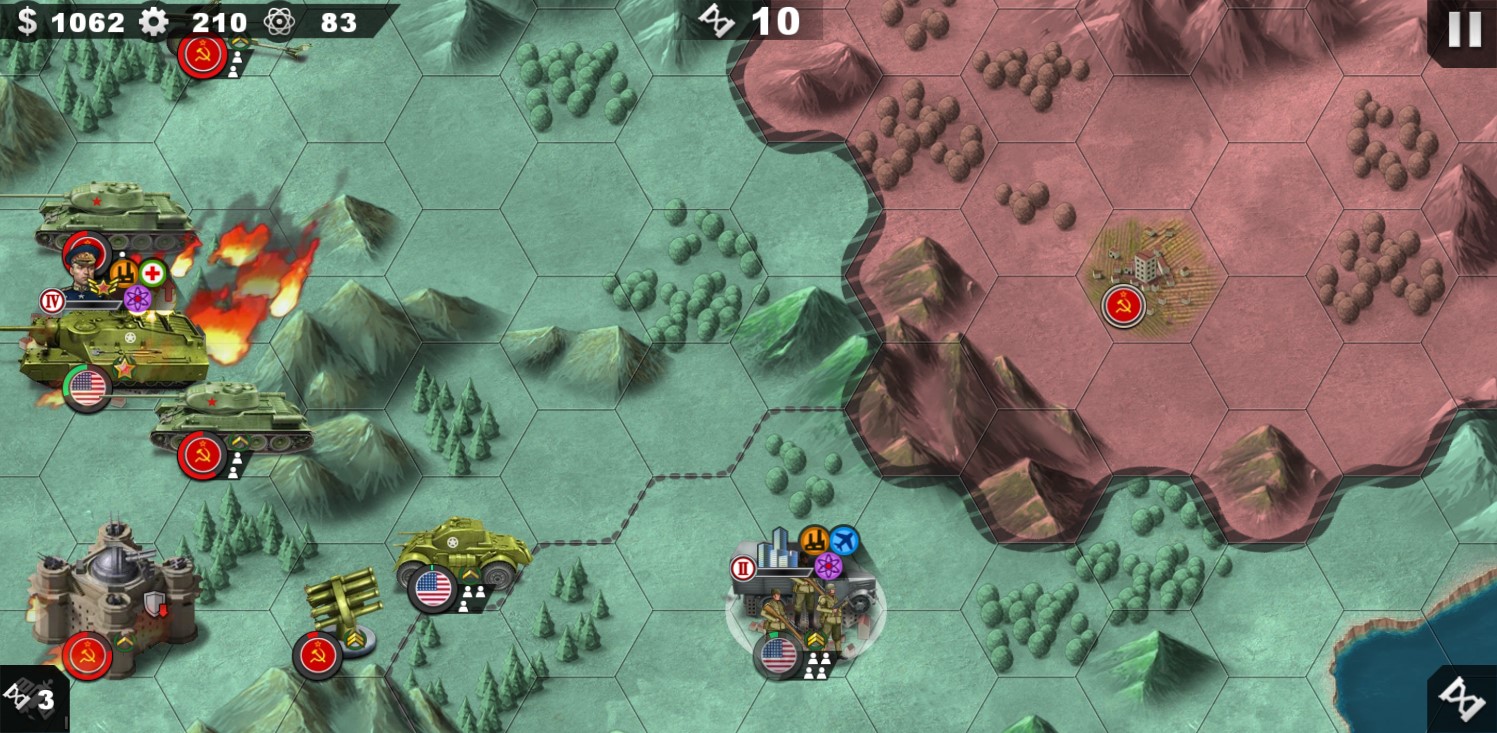Click the blue airplane icon above the city
Image resolution: width=1497 pixels, height=733 pixels.
[844, 541]
